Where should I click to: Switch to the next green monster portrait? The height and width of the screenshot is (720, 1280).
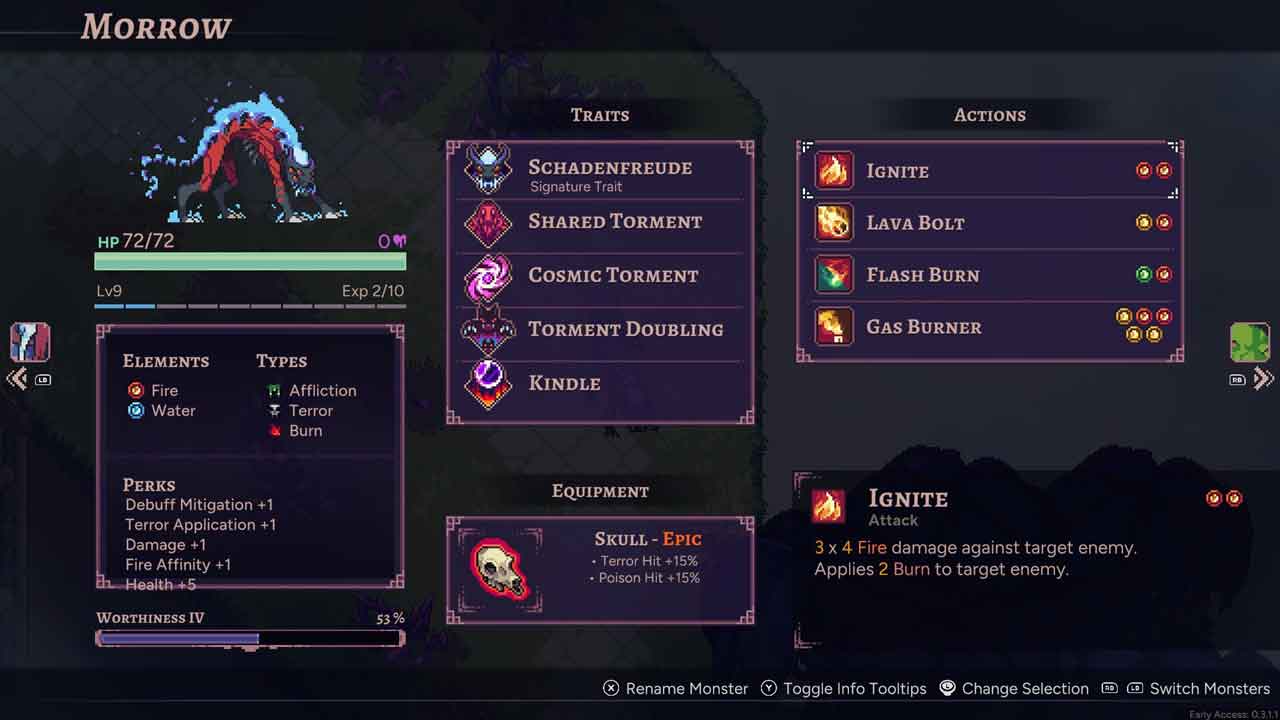coord(1249,343)
